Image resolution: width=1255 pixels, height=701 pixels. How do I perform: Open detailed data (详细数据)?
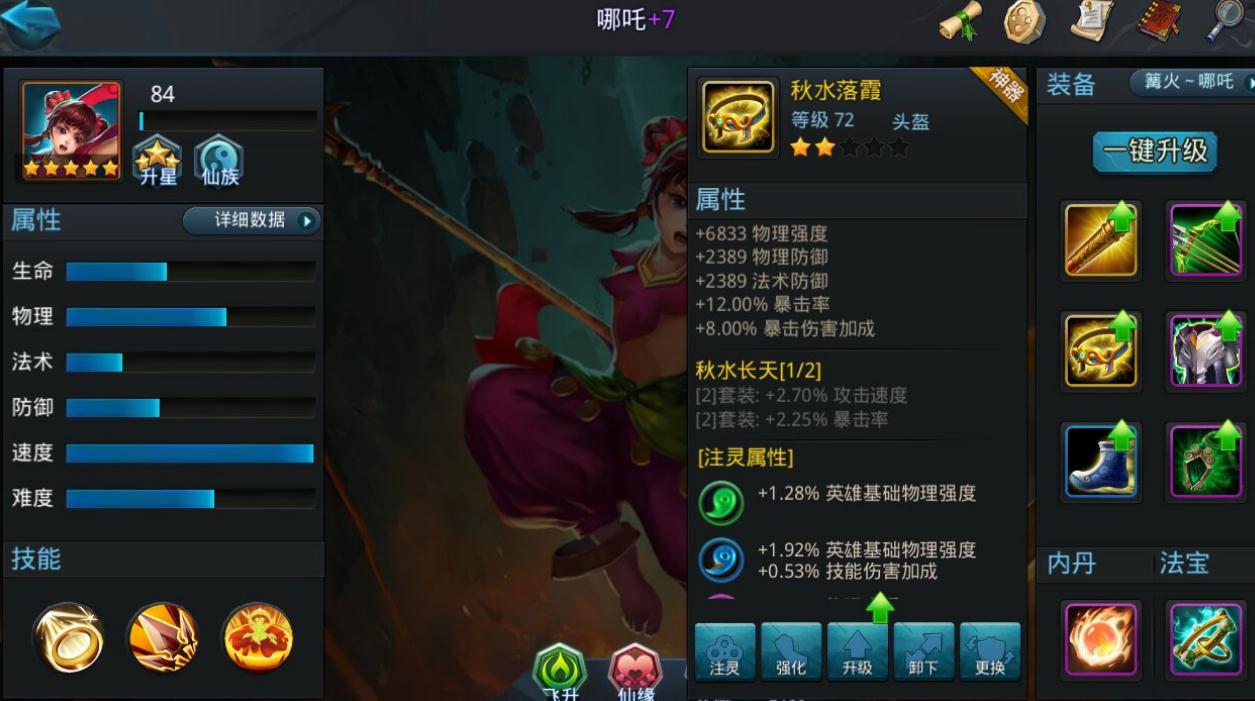(x=251, y=220)
